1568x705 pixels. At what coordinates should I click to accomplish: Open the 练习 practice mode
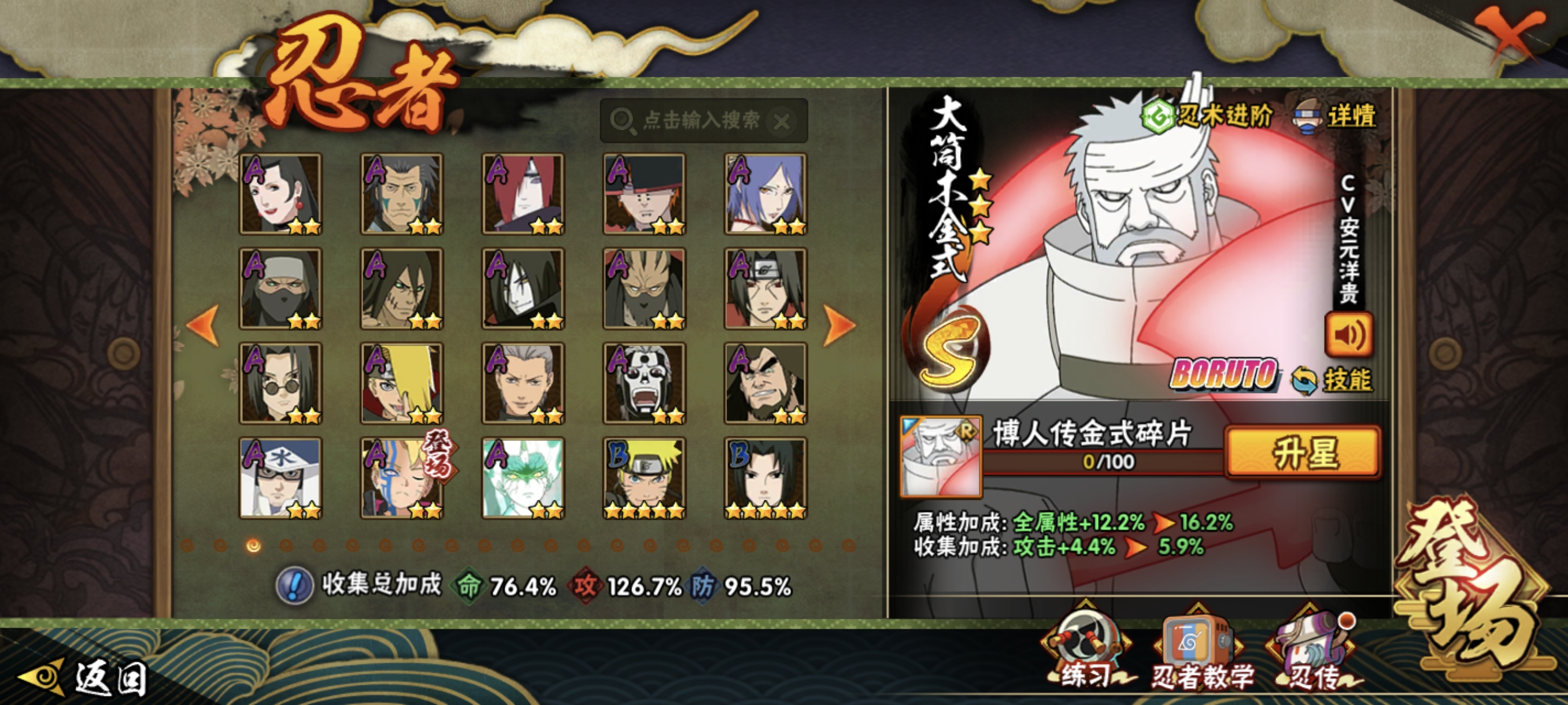[1086, 654]
